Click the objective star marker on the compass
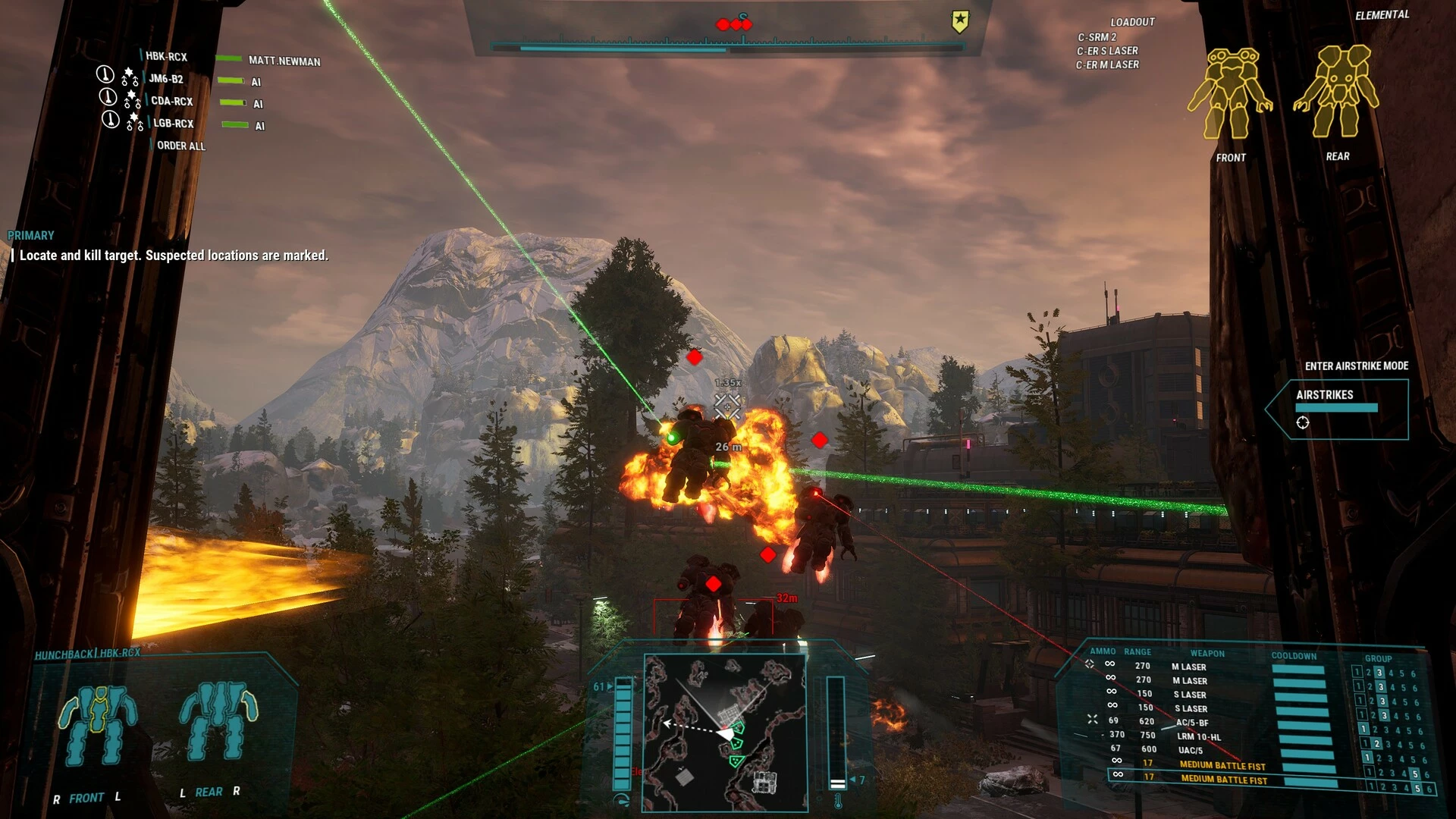 click(x=960, y=22)
